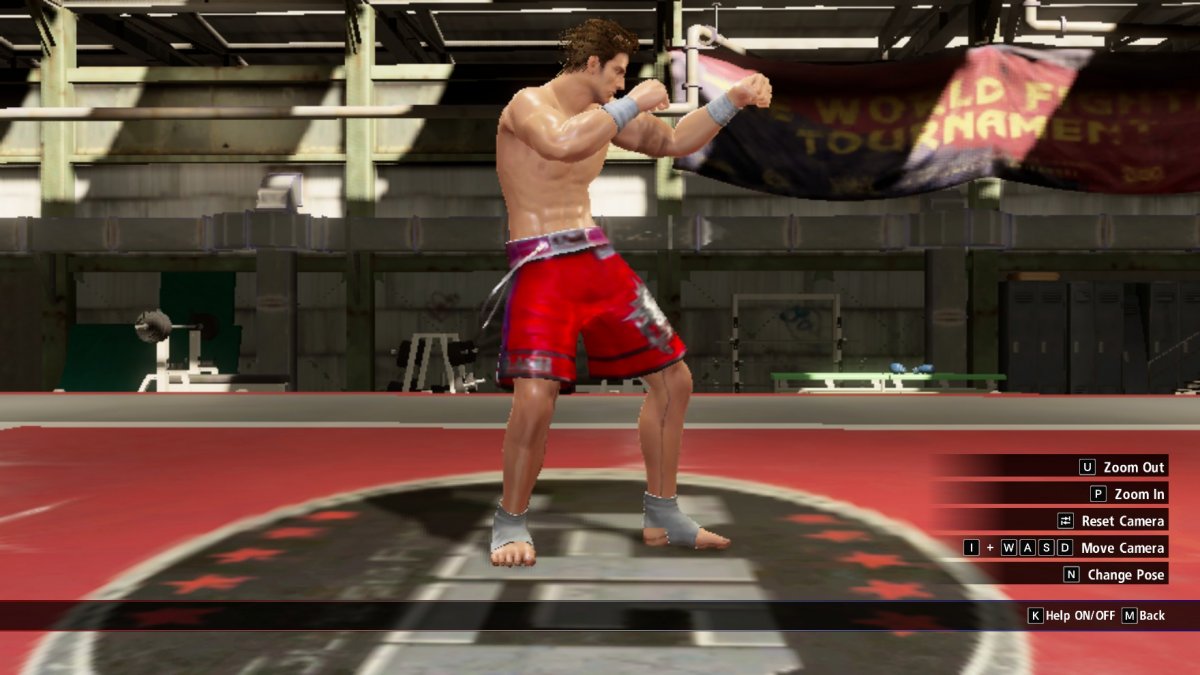Choose the Zoom In option
Image resolution: width=1200 pixels, height=675 pixels.
coord(1127,494)
